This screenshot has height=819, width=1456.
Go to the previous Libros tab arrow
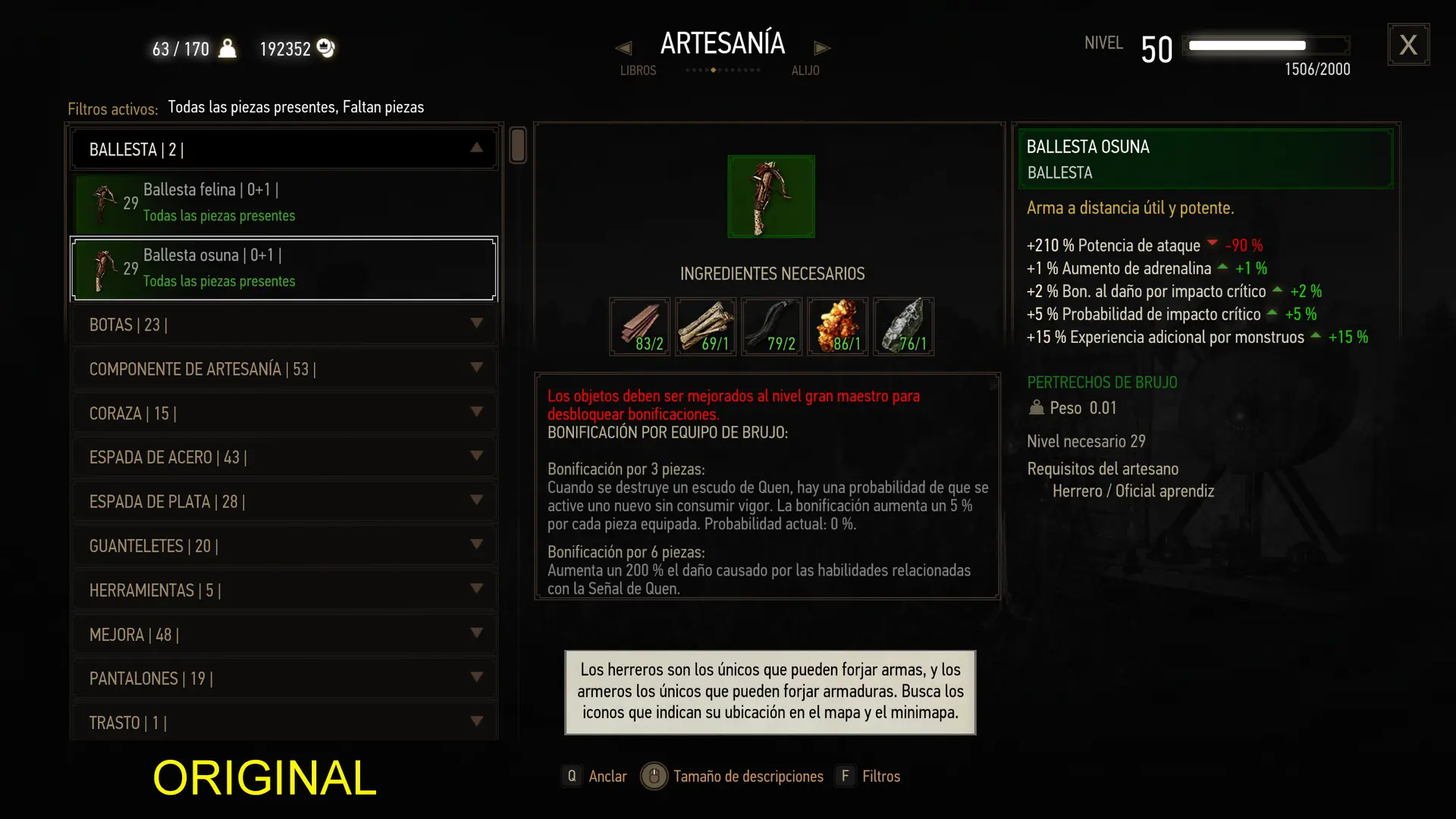tap(623, 49)
